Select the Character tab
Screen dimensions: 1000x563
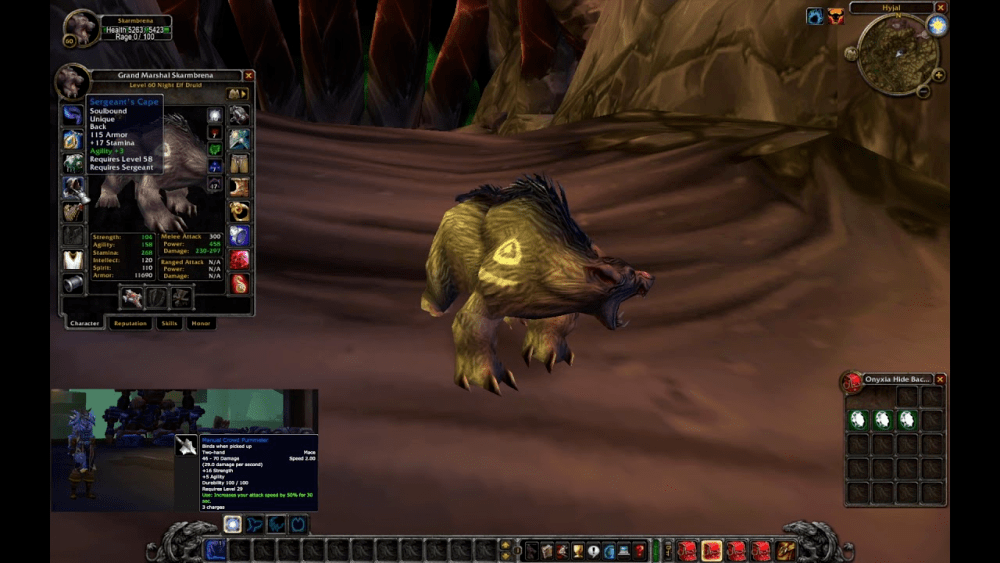click(85, 323)
